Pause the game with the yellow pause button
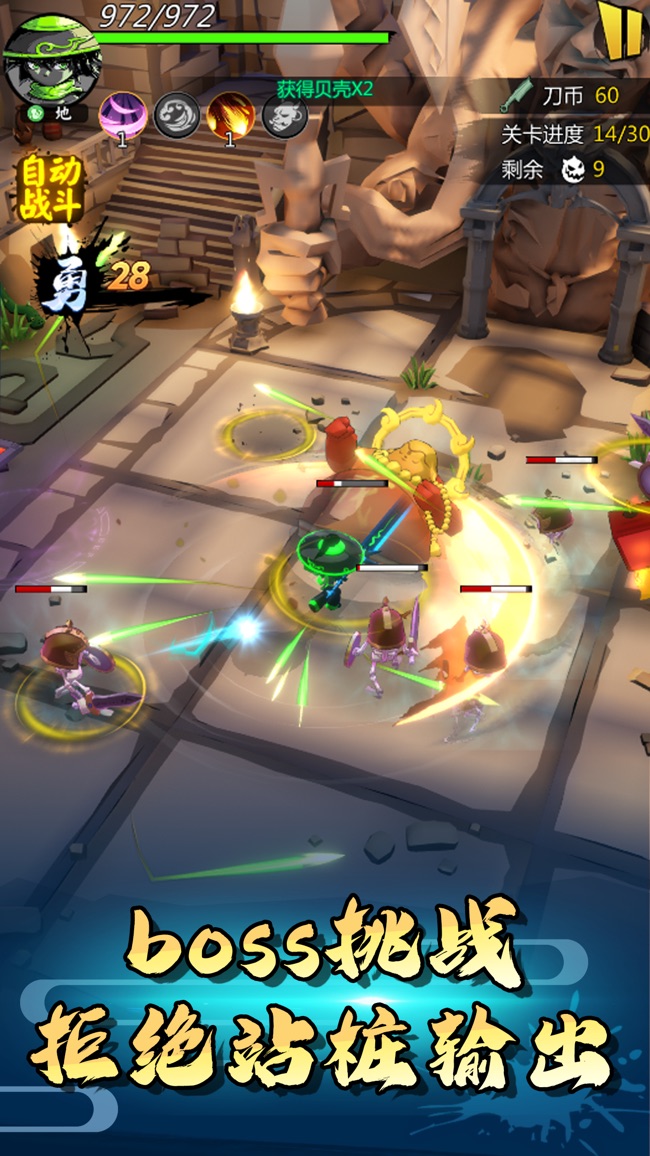650x1156 pixels. click(619, 30)
